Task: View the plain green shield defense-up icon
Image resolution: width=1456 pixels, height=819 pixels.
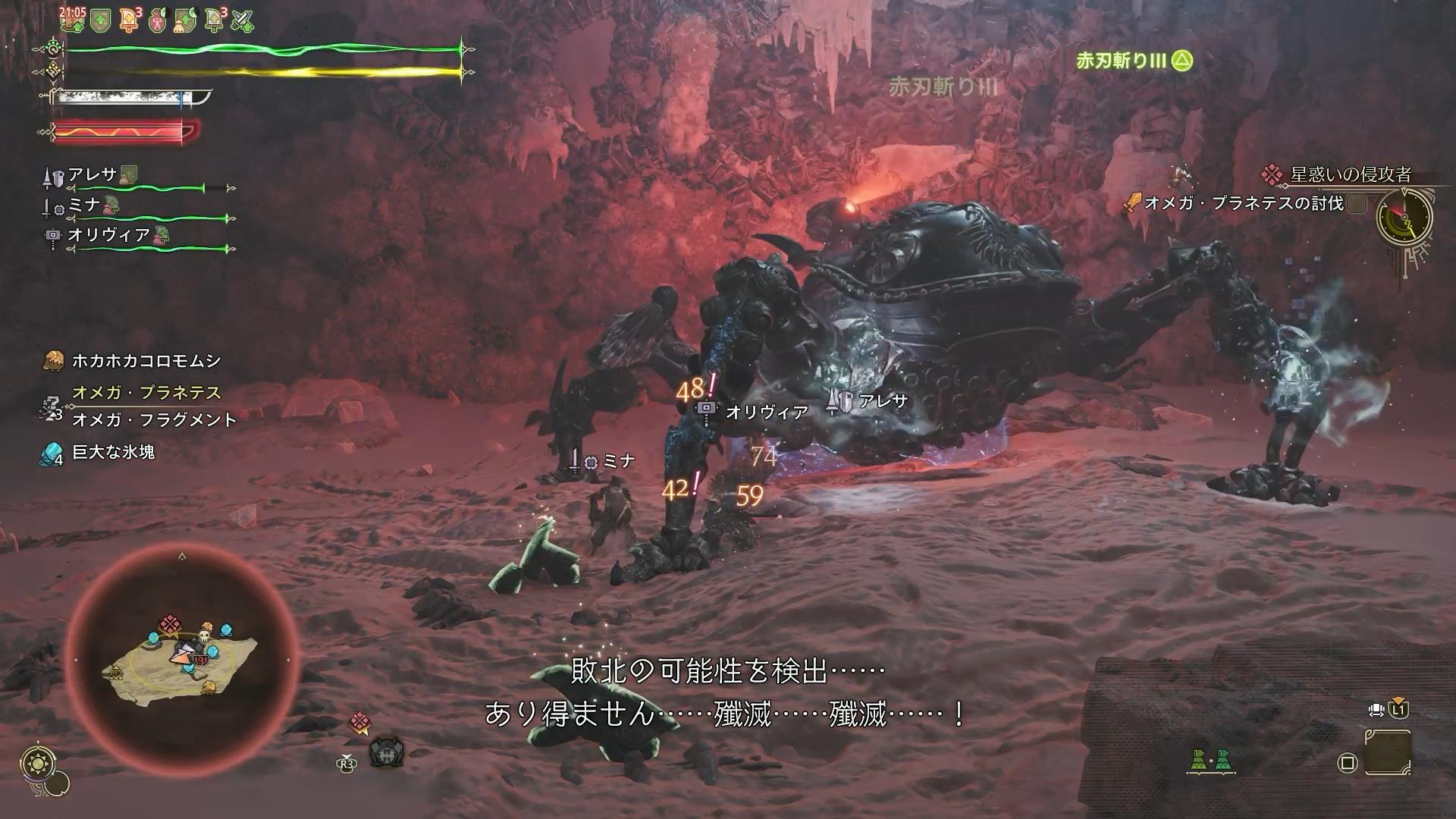Action: pos(99,20)
